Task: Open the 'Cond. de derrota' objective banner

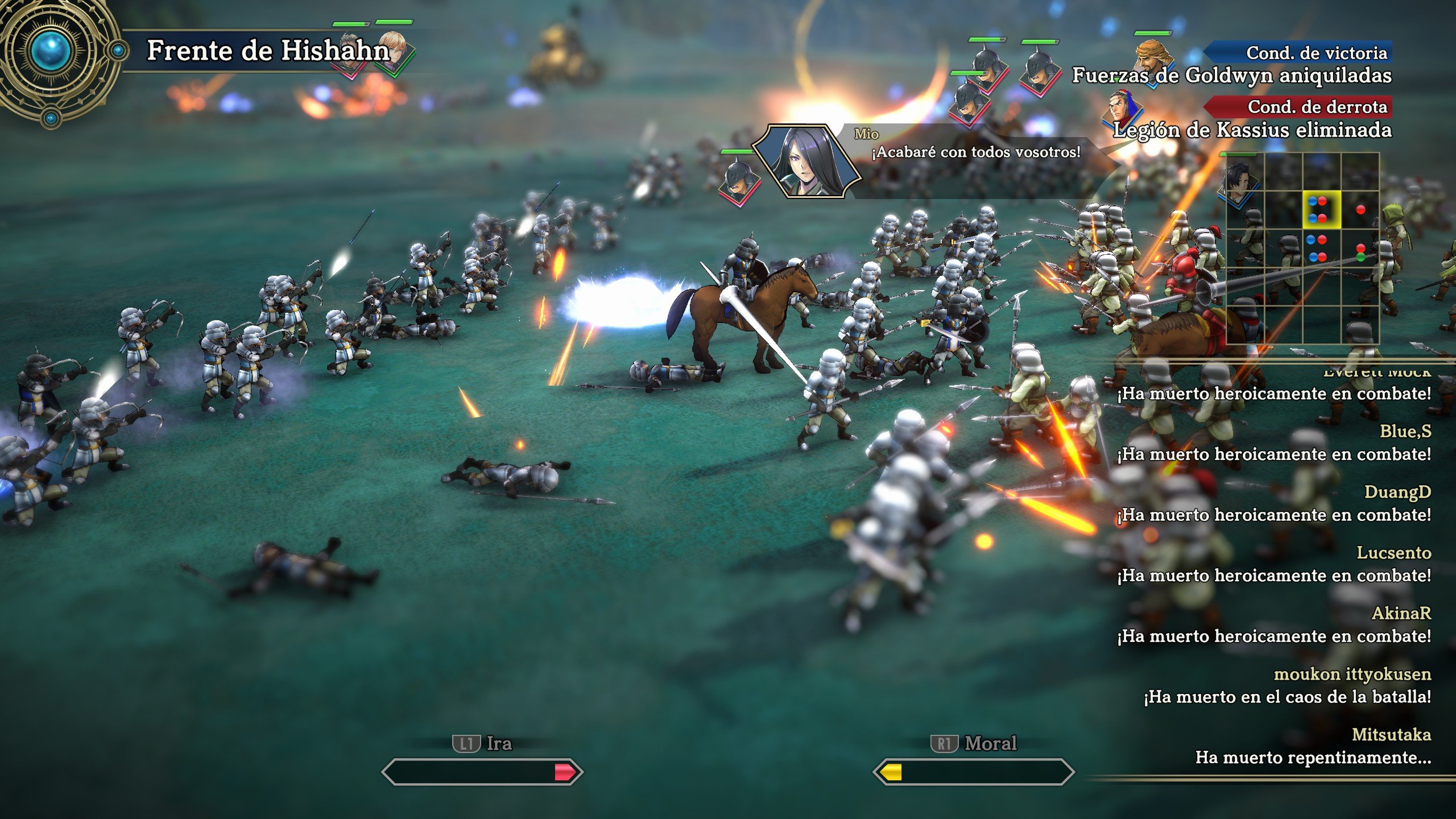Action: (x=1298, y=106)
